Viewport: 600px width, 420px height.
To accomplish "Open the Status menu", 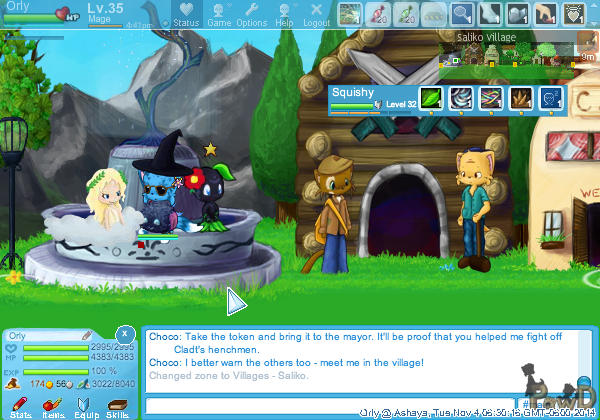I will tap(185, 14).
